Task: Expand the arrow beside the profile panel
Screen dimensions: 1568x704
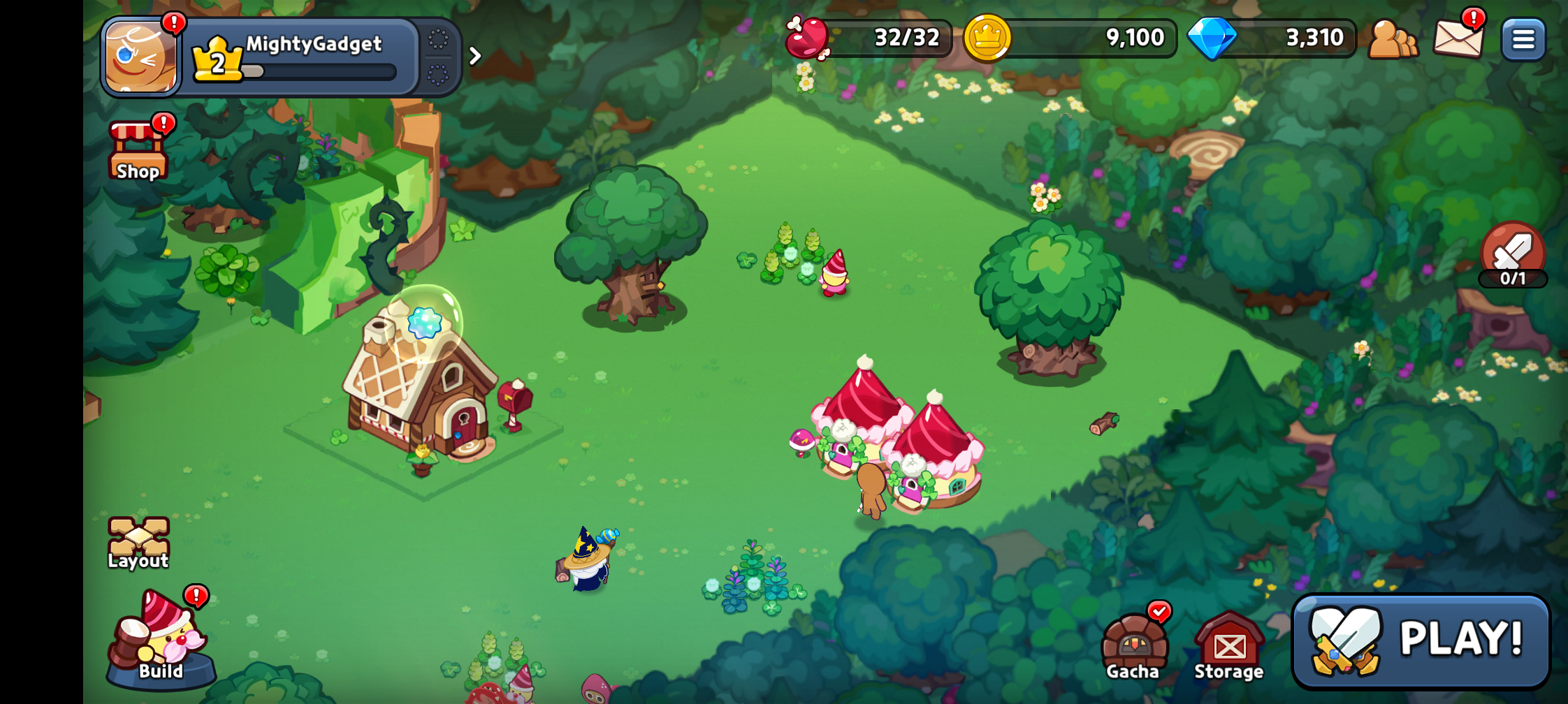Action: pyautogui.click(x=475, y=56)
